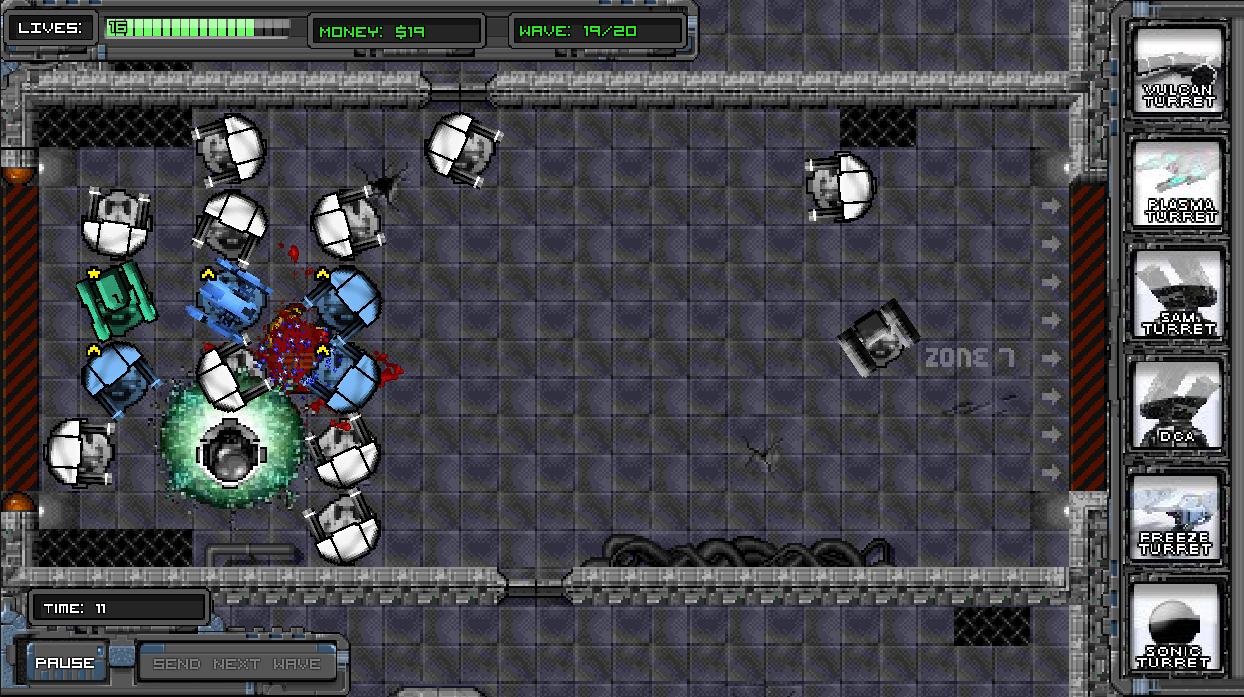Select the Vulcan Turret from the shop

coord(1179,71)
